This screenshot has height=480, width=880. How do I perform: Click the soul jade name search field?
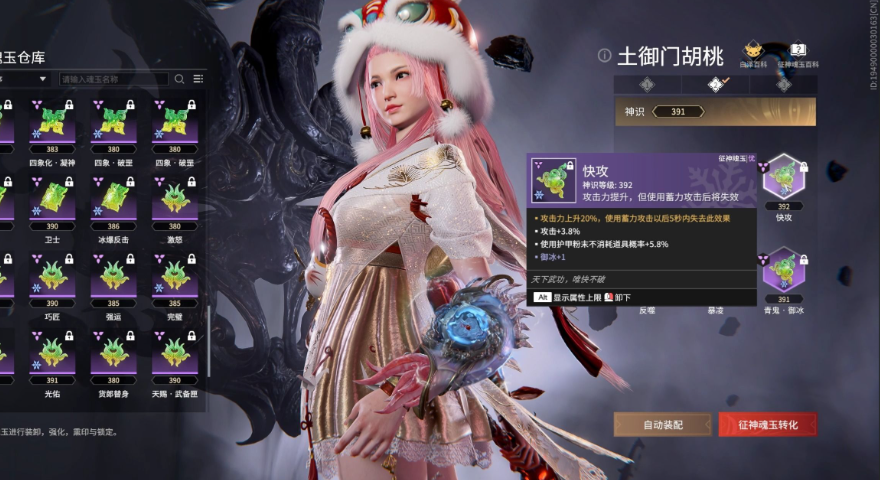click(113, 79)
